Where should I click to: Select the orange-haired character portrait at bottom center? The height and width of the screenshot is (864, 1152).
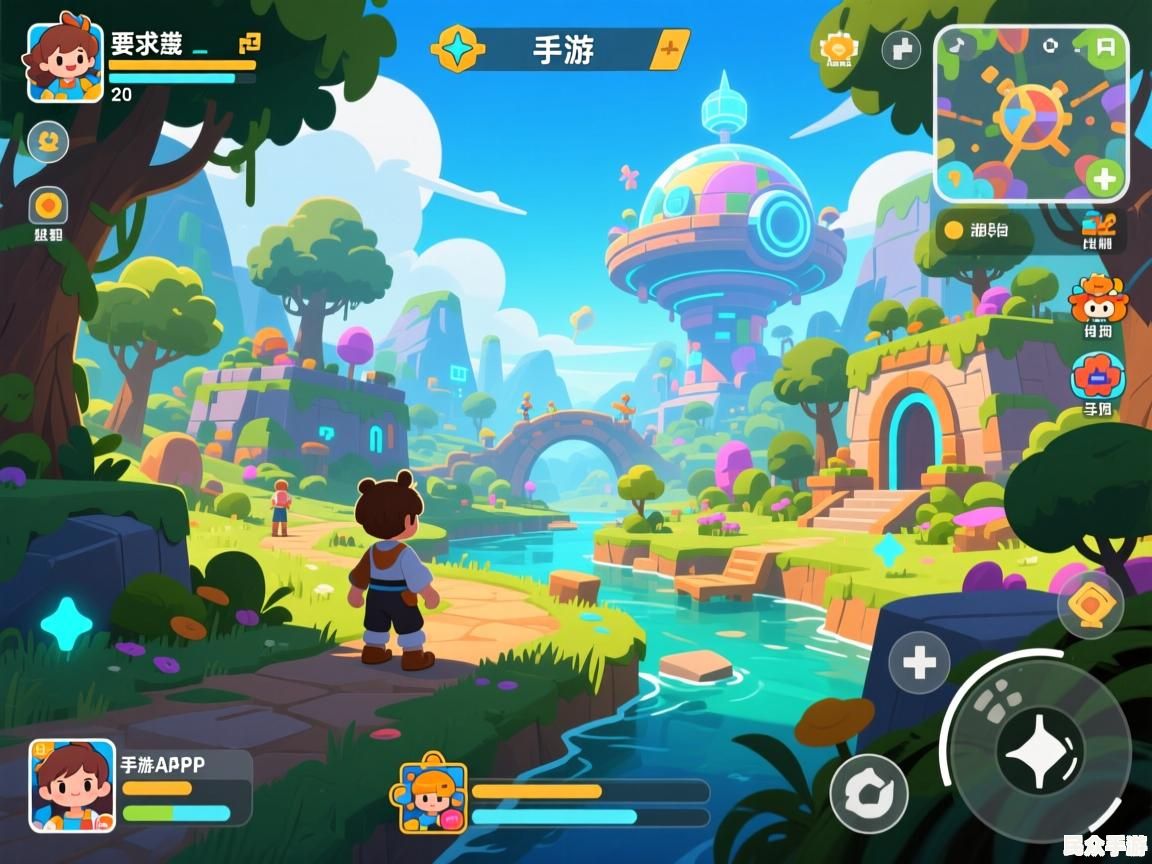[x=434, y=797]
